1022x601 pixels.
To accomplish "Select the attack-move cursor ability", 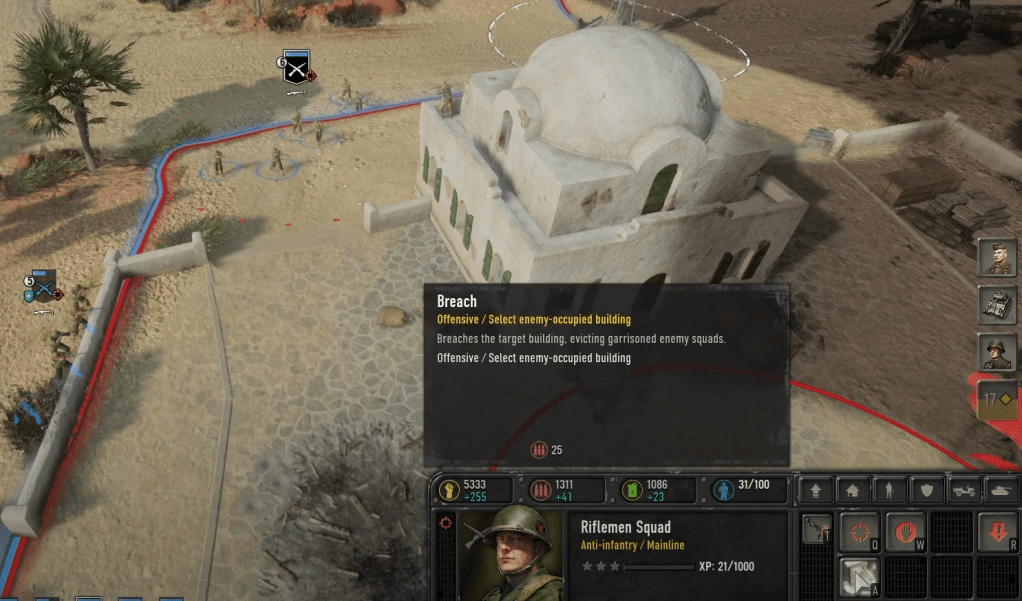I will pyautogui.click(x=859, y=576).
